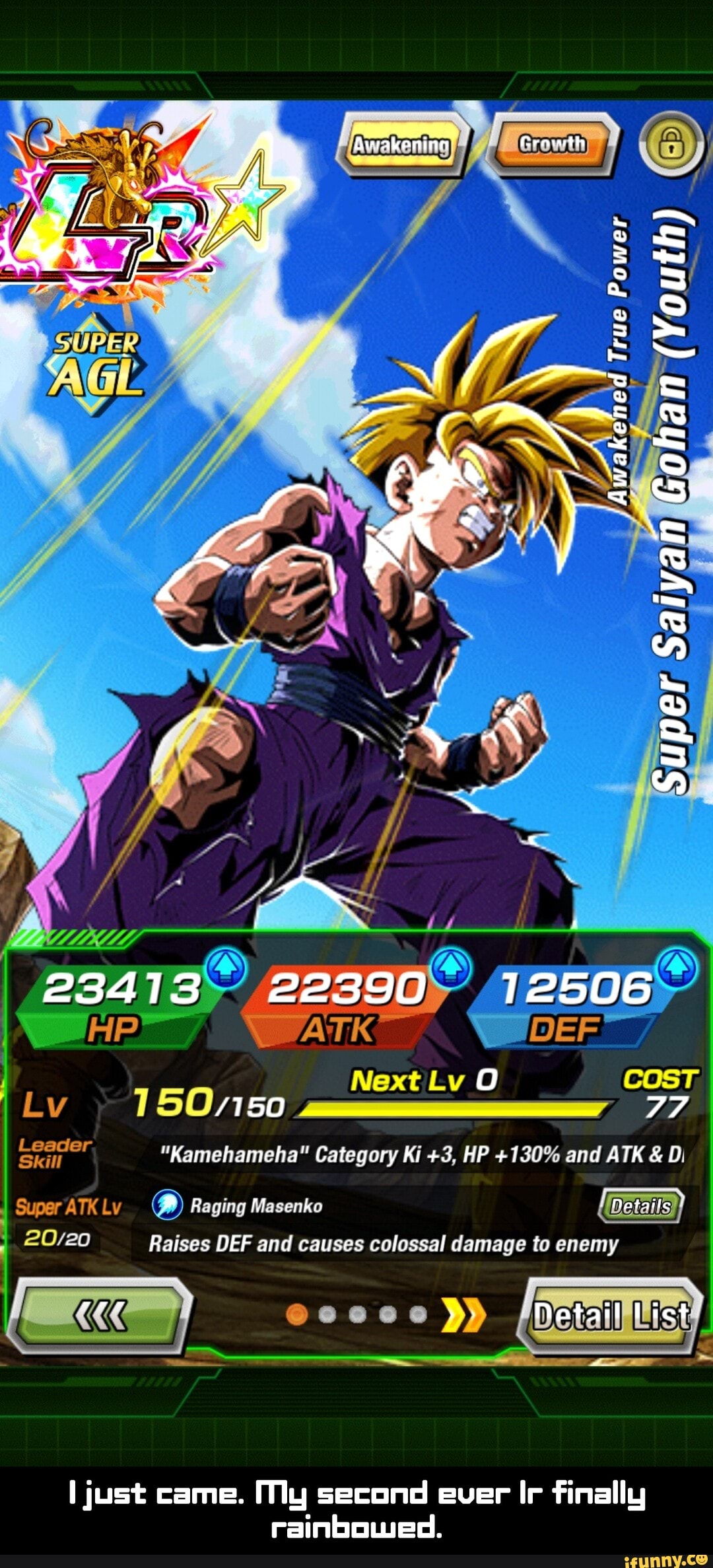Click the HP boost arrow icon
This screenshot has height=1568, width=713.
[x=226, y=968]
